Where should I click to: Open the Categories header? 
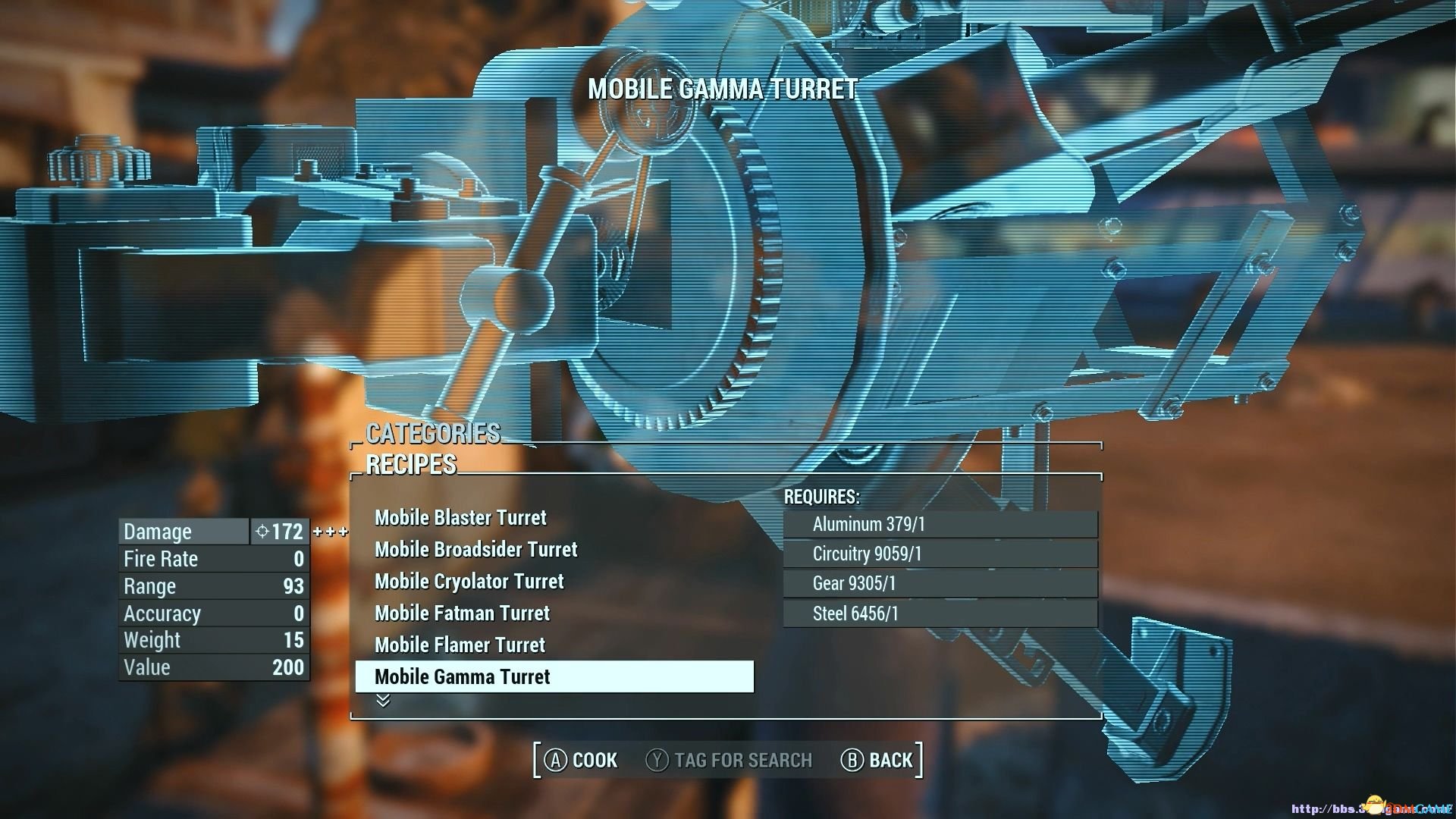coord(433,434)
